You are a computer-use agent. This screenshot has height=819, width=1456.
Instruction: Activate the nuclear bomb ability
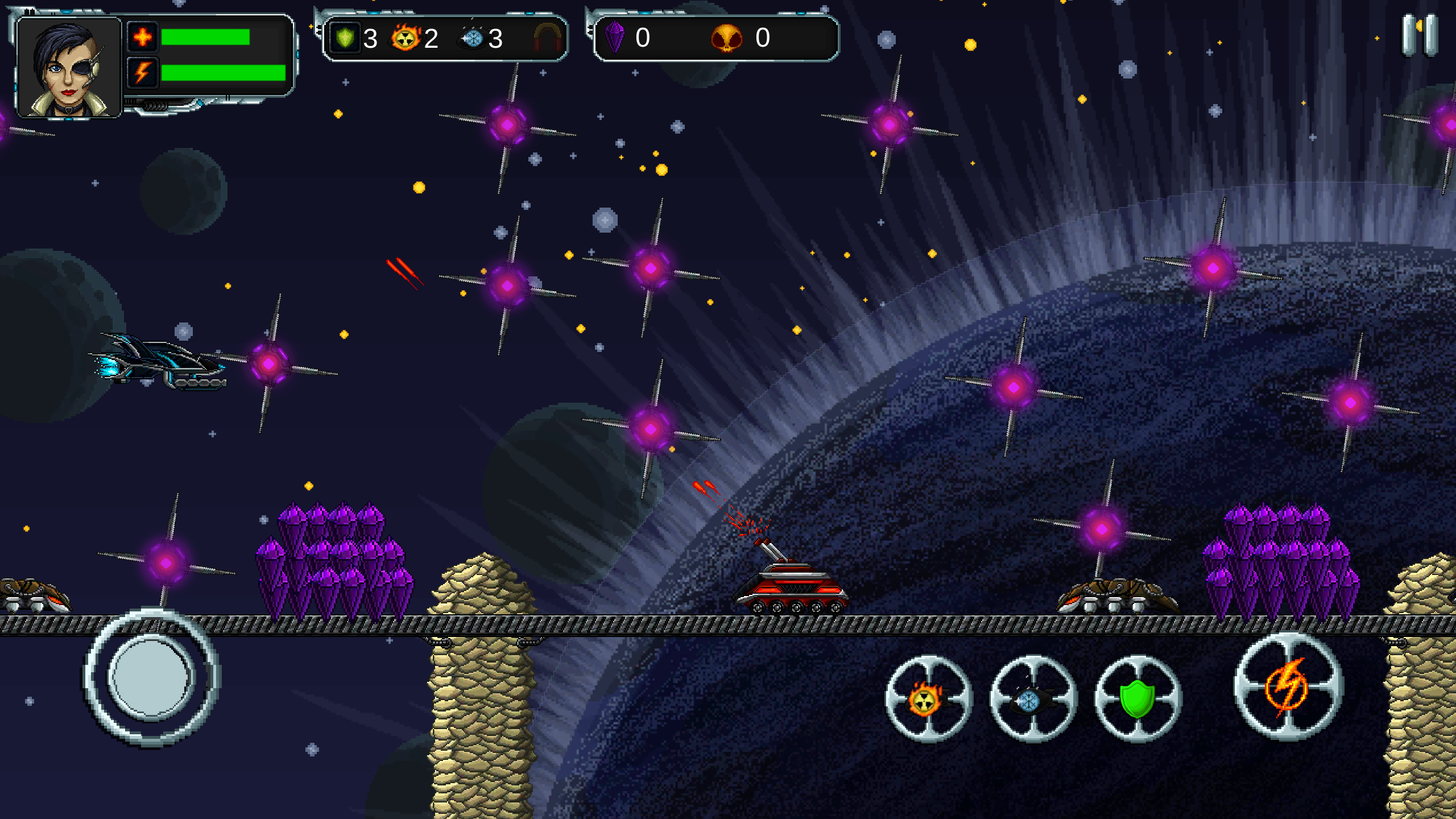point(928,698)
